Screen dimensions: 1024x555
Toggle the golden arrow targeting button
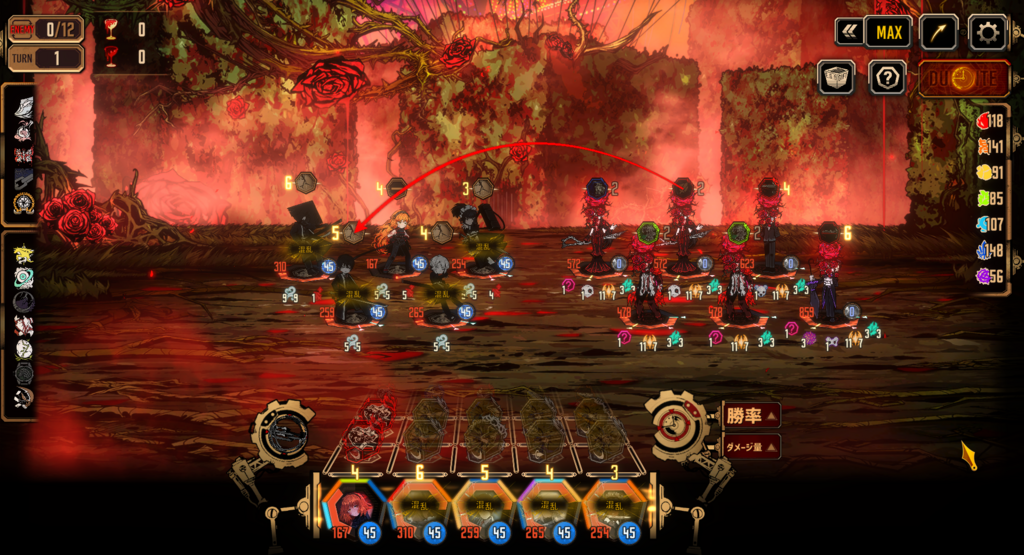[x=938, y=33]
